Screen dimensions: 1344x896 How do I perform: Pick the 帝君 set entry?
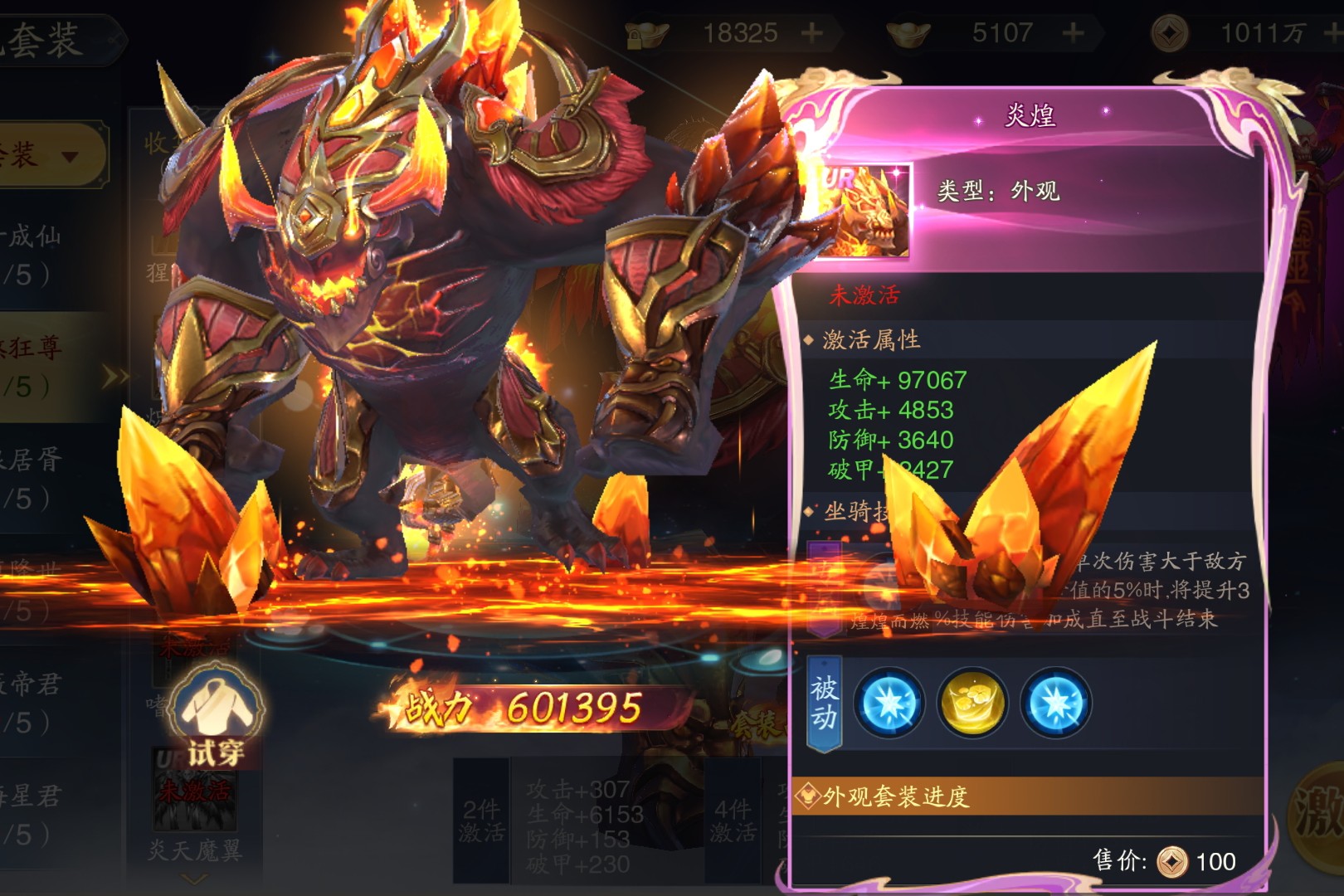(x=33, y=701)
